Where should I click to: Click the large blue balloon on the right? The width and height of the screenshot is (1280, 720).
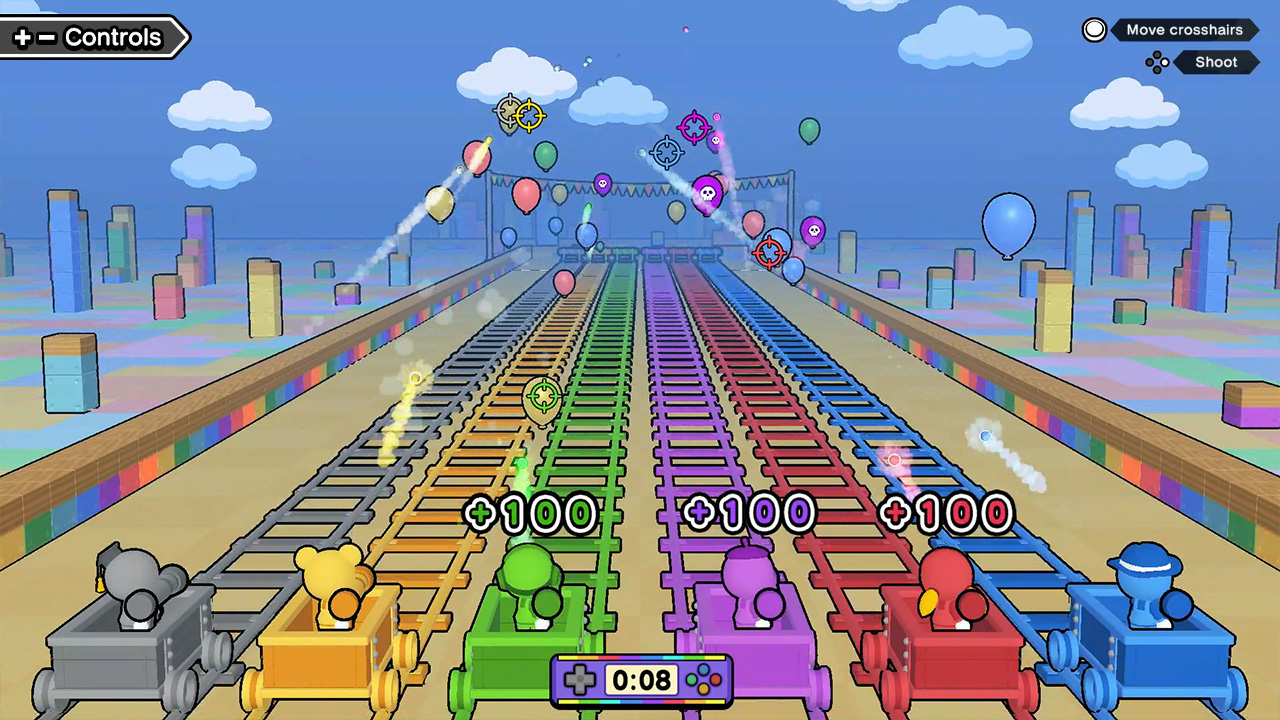1010,222
